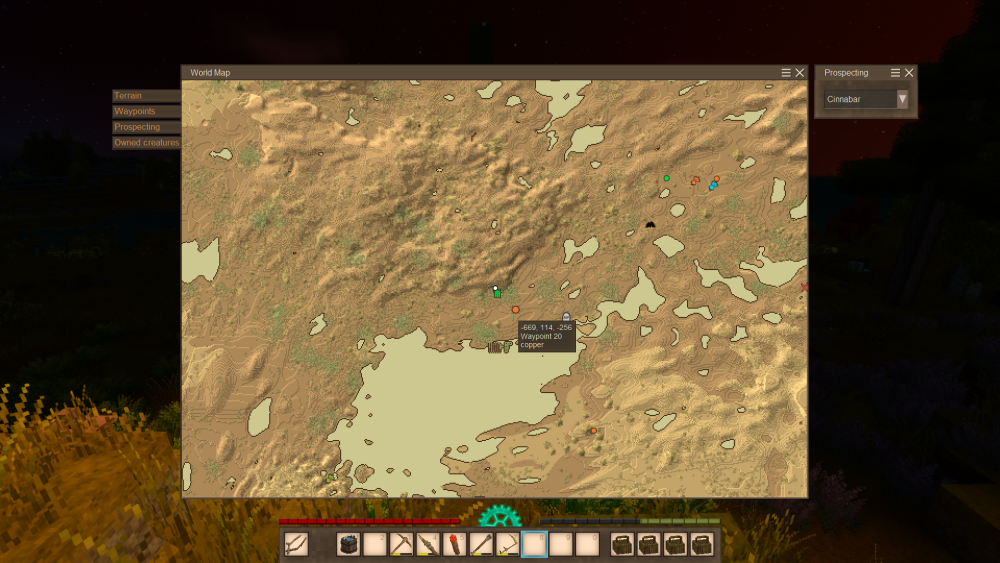
Task: Switch to the Terrain map tab
Action: [x=146, y=96]
